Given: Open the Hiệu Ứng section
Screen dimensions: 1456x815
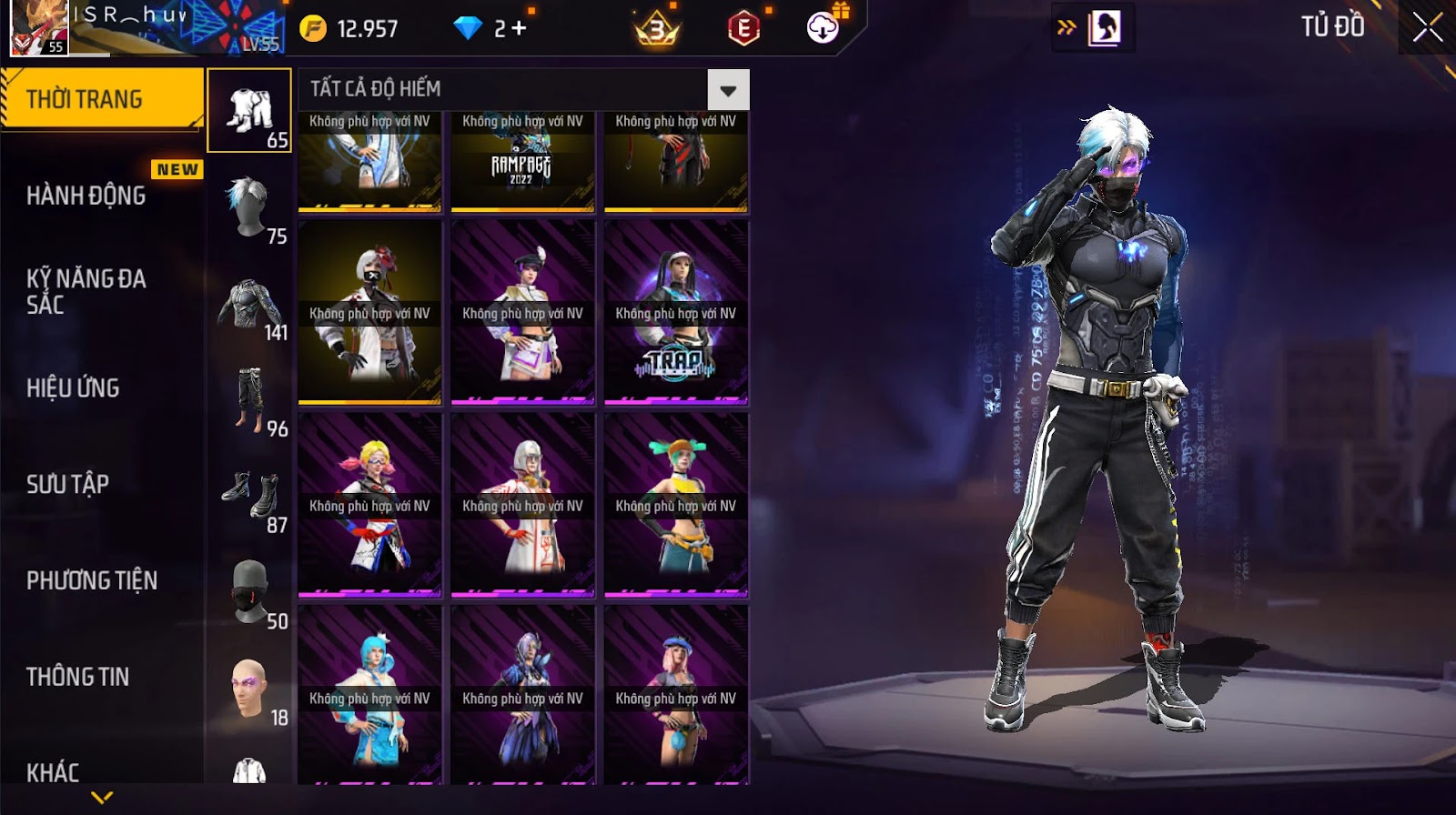Looking at the screenshot, I should tap(73, 388).
